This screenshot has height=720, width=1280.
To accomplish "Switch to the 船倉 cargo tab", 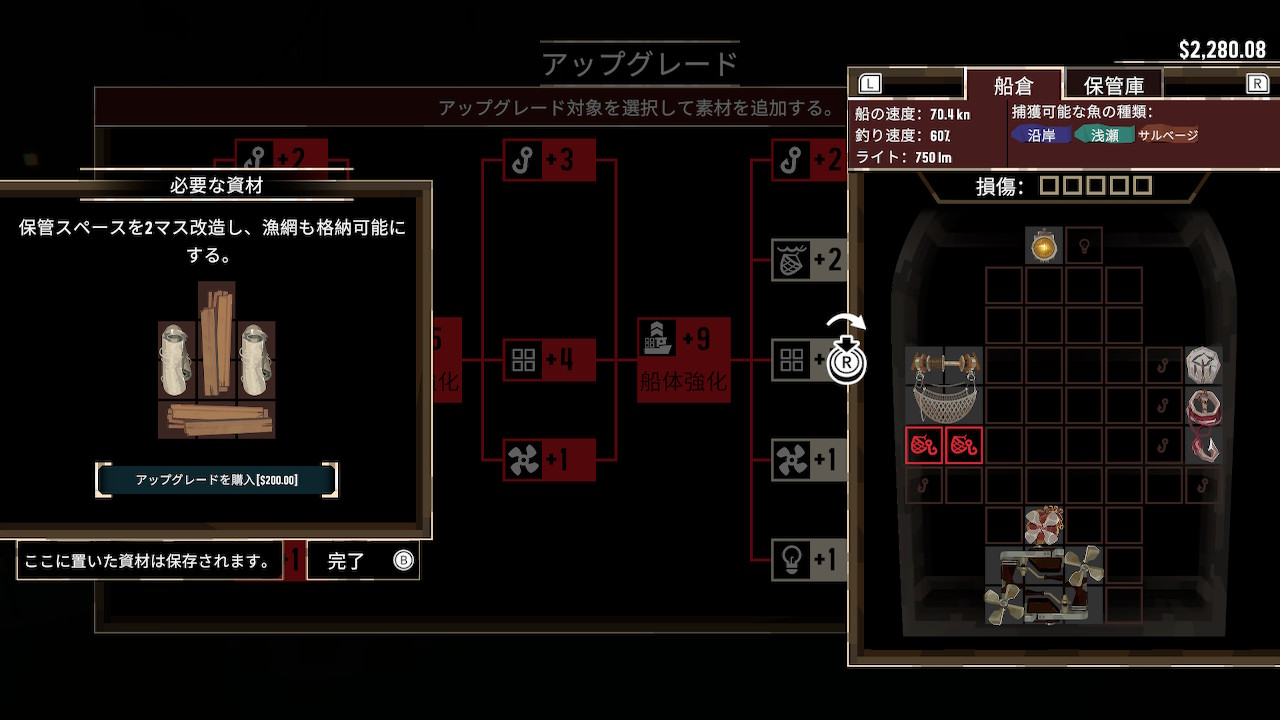I will (1012, 84).
